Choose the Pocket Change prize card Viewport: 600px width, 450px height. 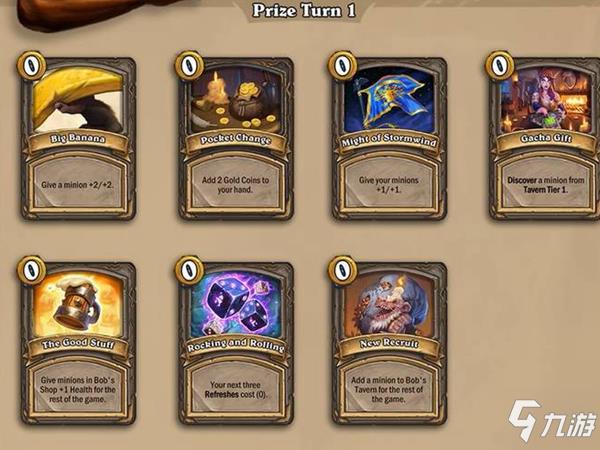pyautogui.click(x=236, y=138)
